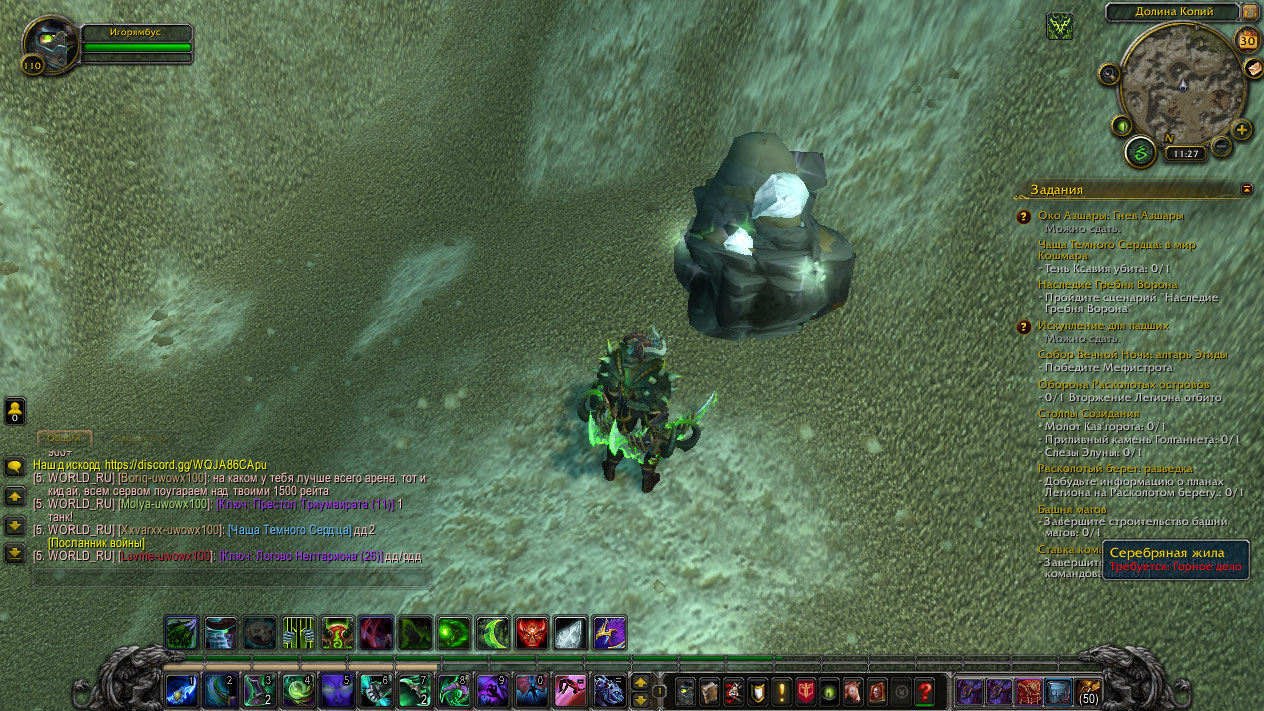Zoom out the minimap with the minus button

1221,147
